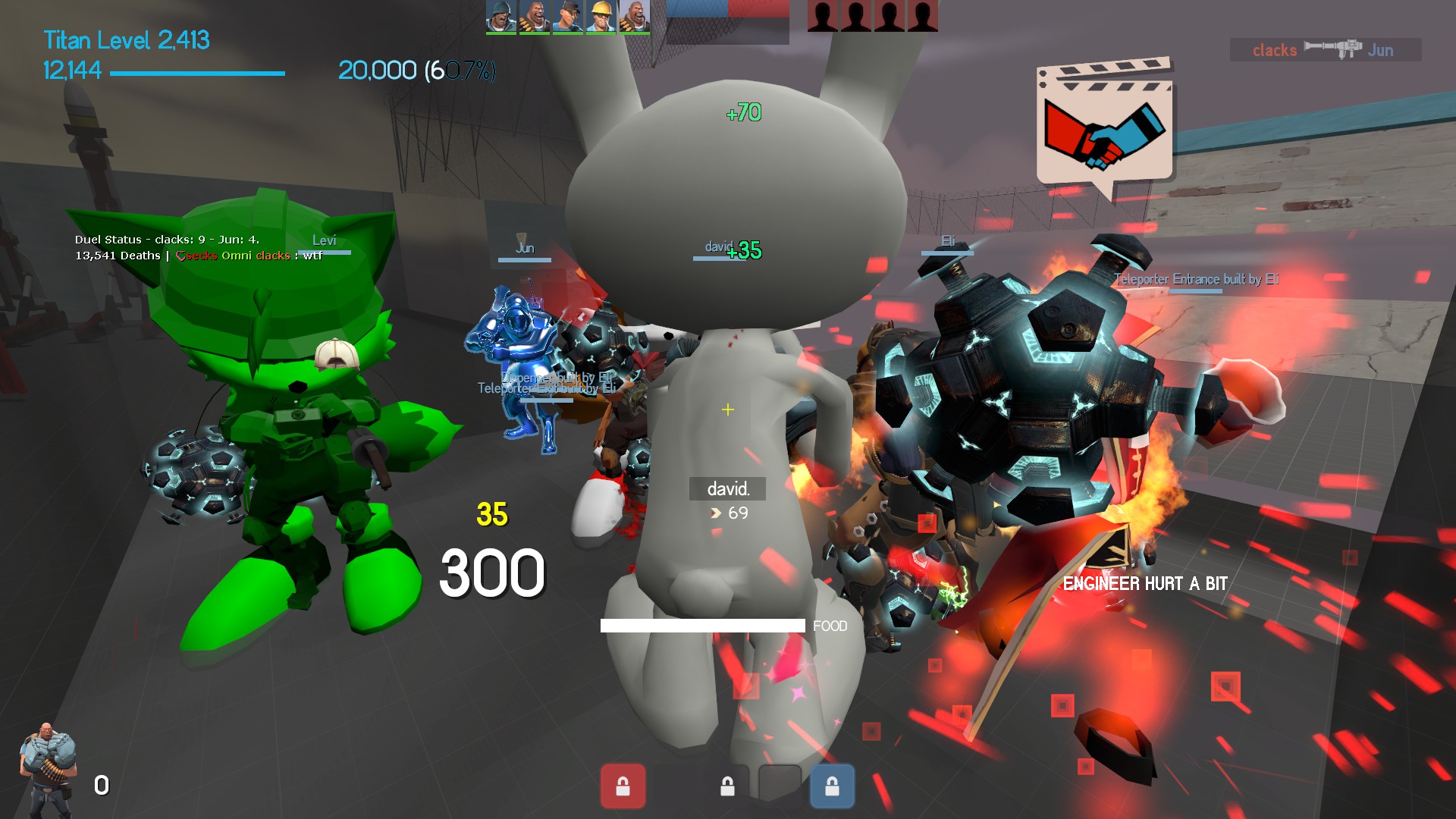1456x819 pixels.
Task: Click the clacks killed Jun killfeed entry
Action: 1325,50
